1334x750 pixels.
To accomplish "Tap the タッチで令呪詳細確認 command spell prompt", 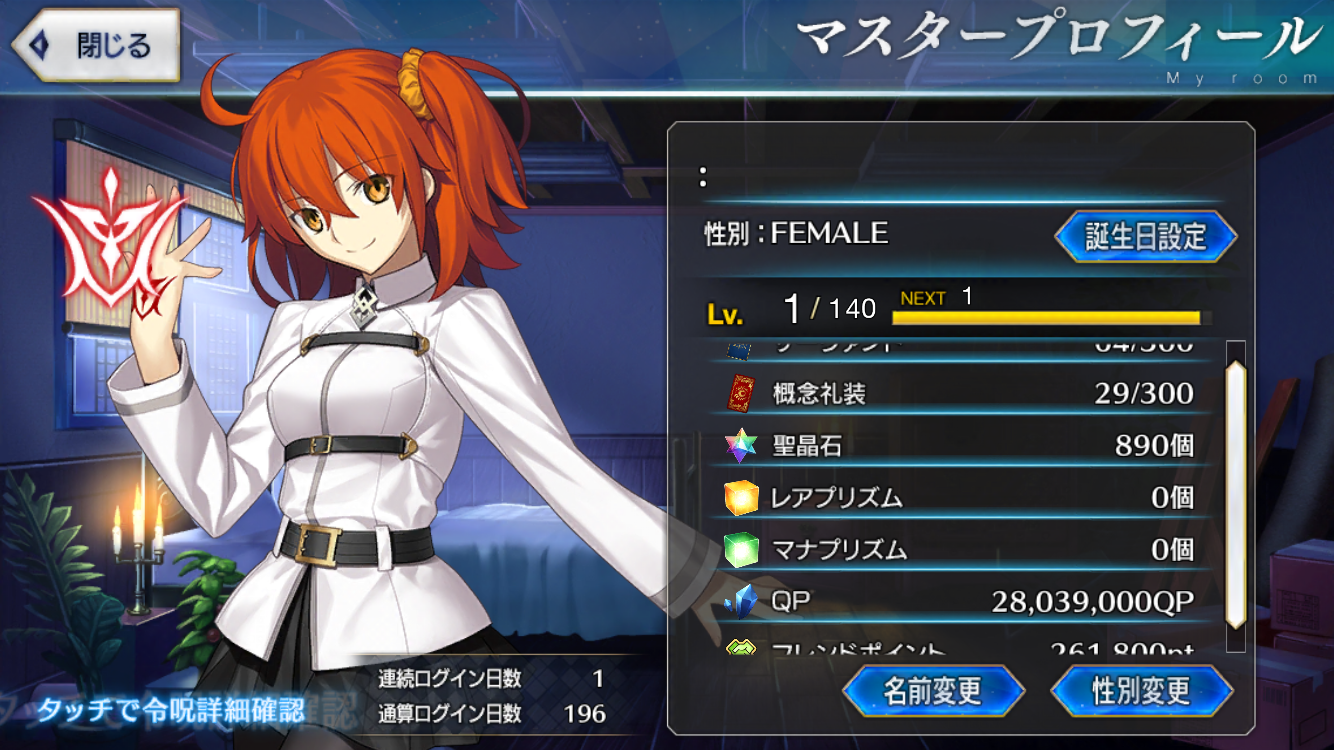I will [x=170, y=710].
